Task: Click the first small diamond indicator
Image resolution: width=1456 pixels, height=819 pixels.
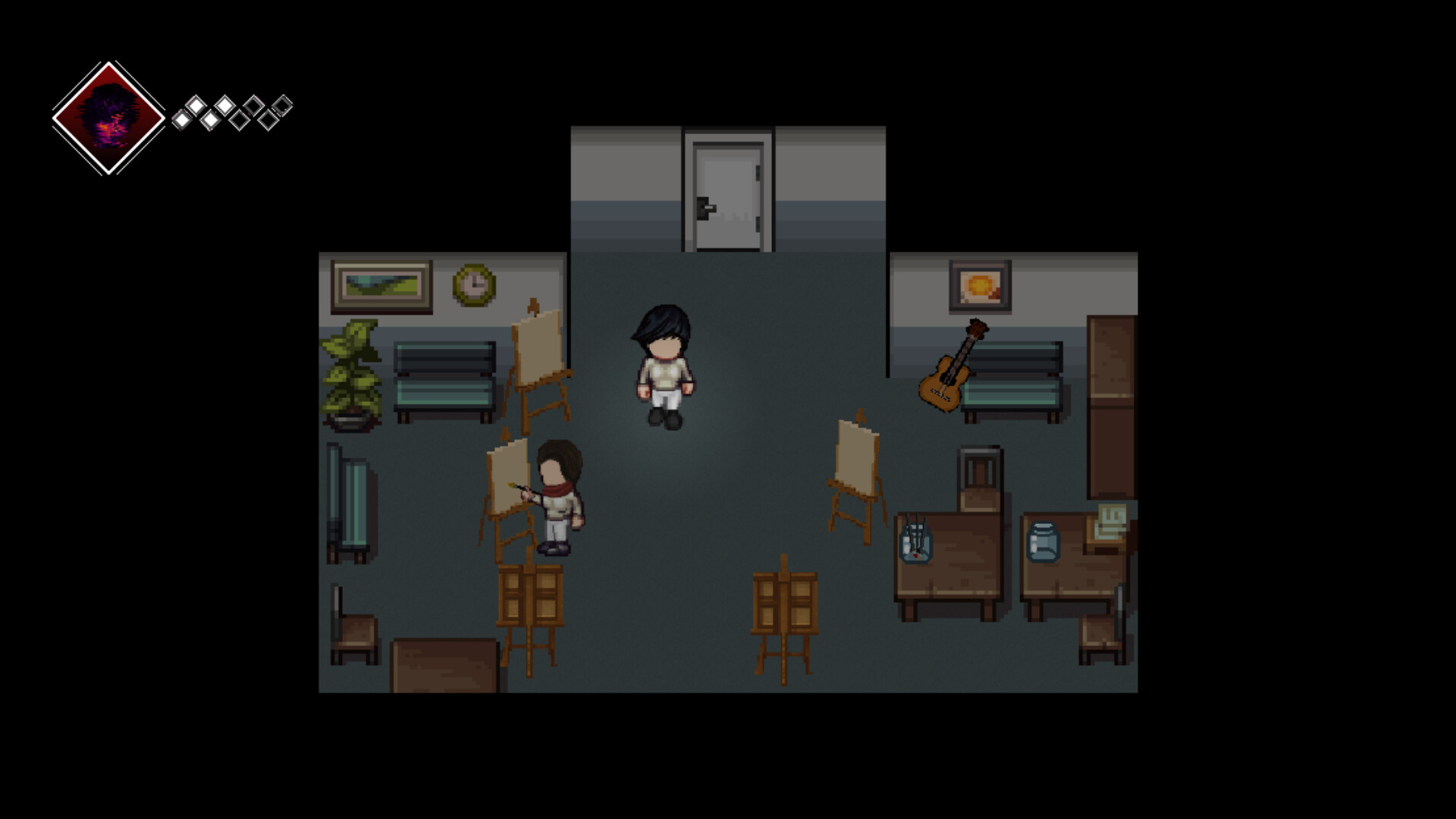Action: [x=182, y=120]
